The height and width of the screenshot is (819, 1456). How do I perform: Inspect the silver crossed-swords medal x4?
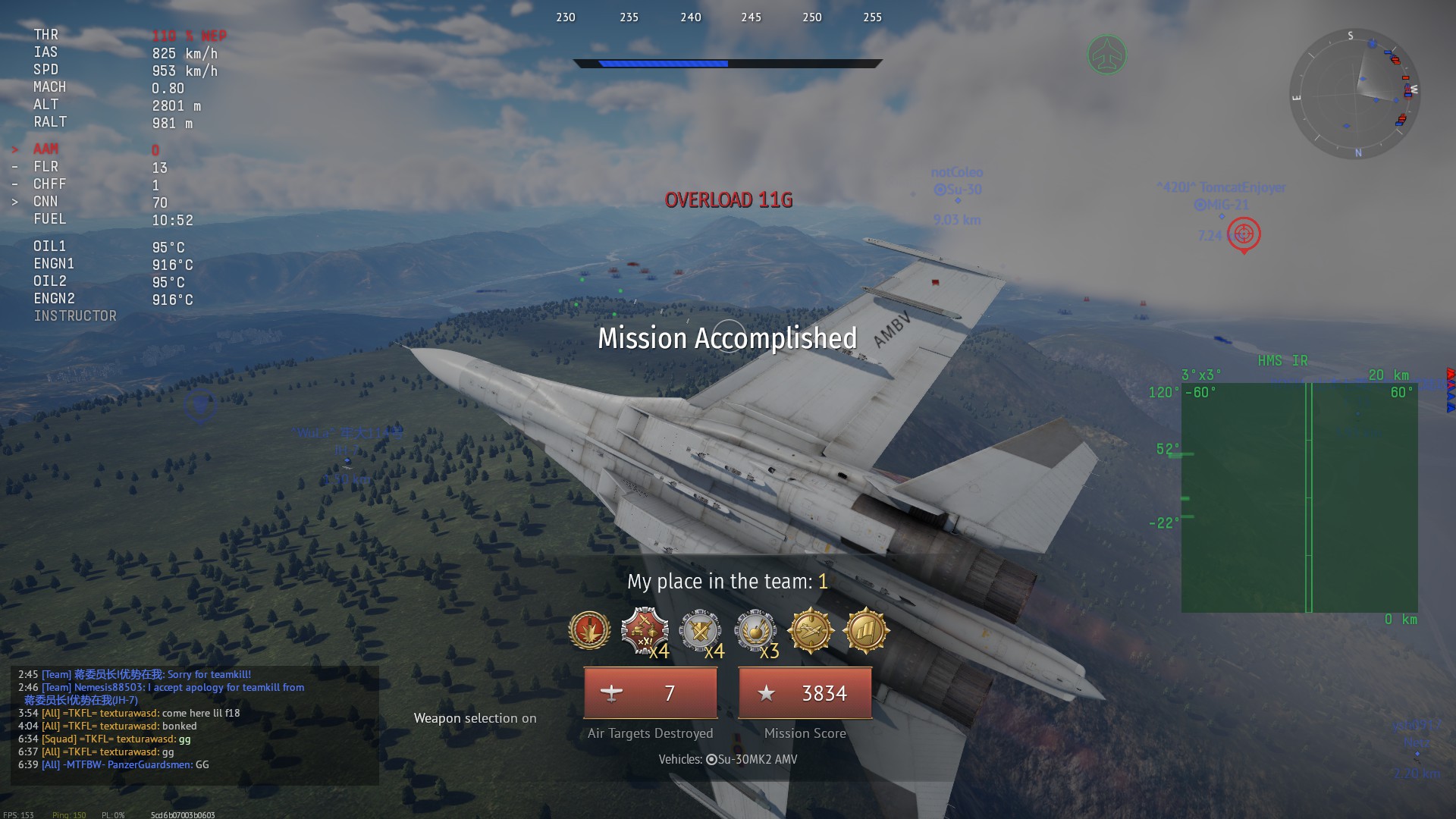(699, 630)
